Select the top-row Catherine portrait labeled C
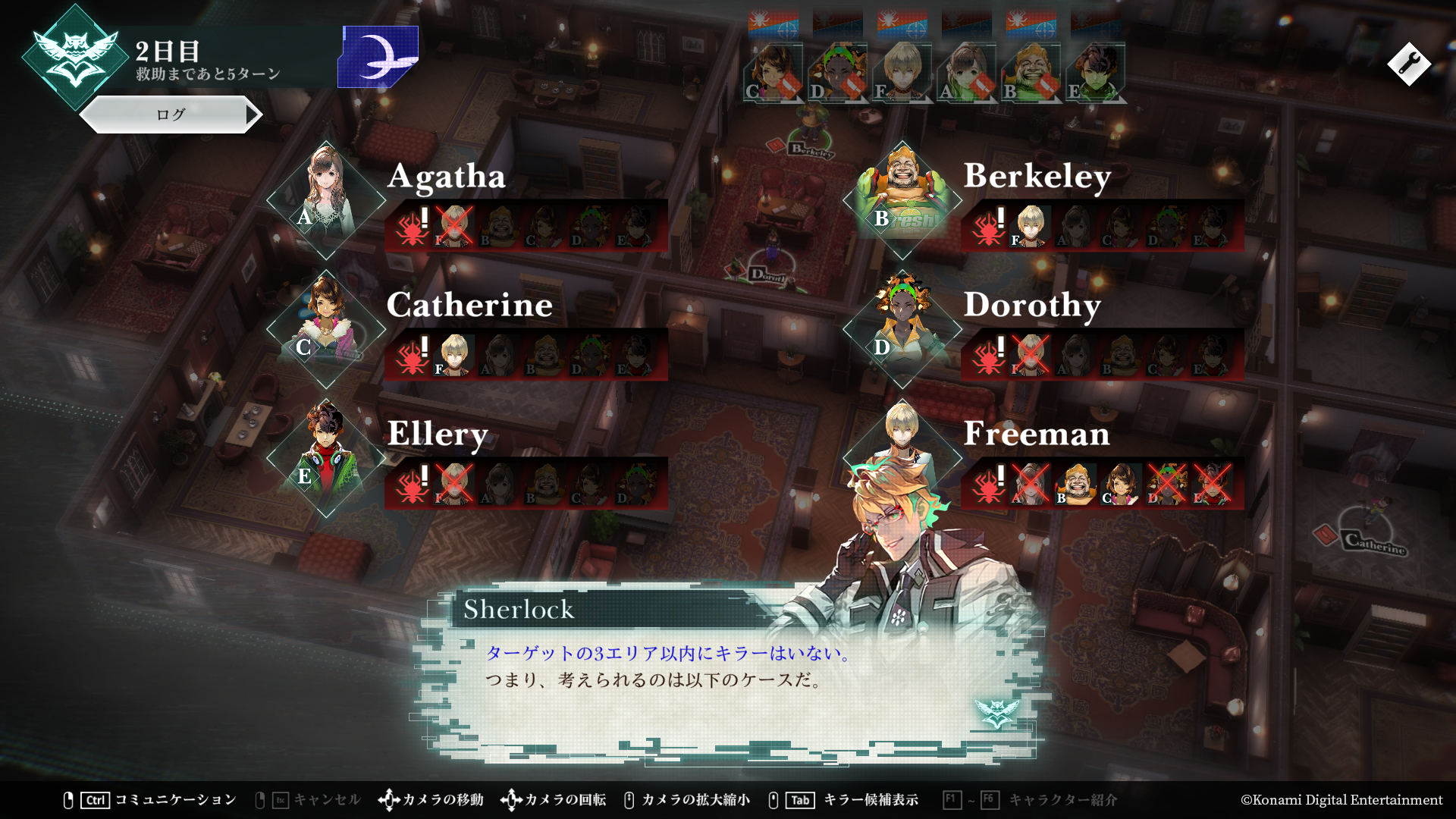The height and width of the screenshot is (819, 1456). (x=773, y=74)
